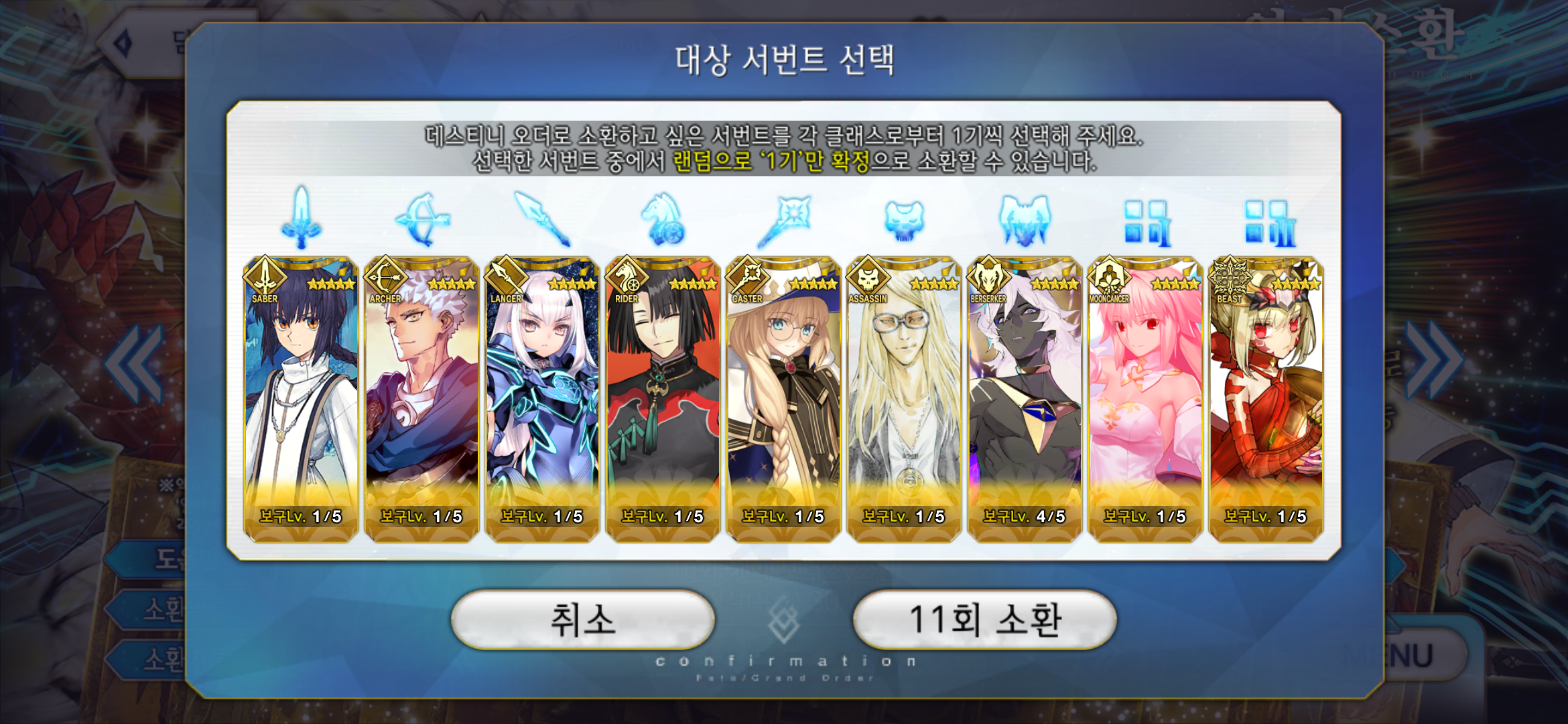1568x724 pixels.
Task: Confirm the 11회 소환 summon
Action: click(x=984, y=619)
